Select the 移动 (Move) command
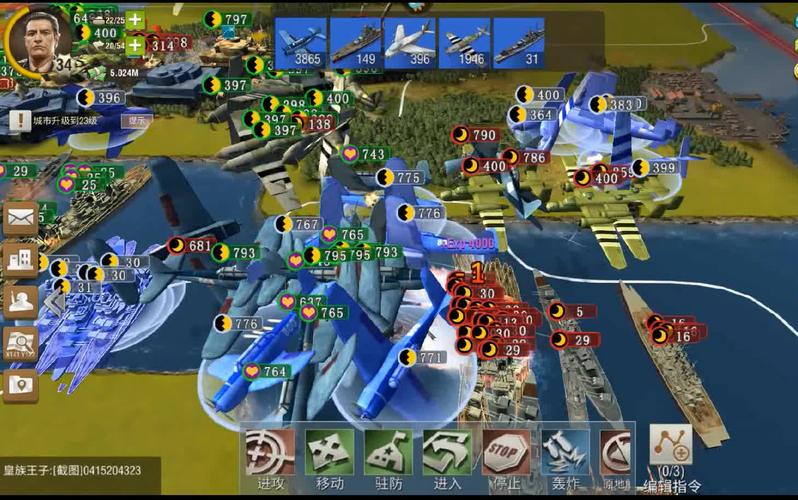Viewport: 798px width, 500px height. (329, 456)
